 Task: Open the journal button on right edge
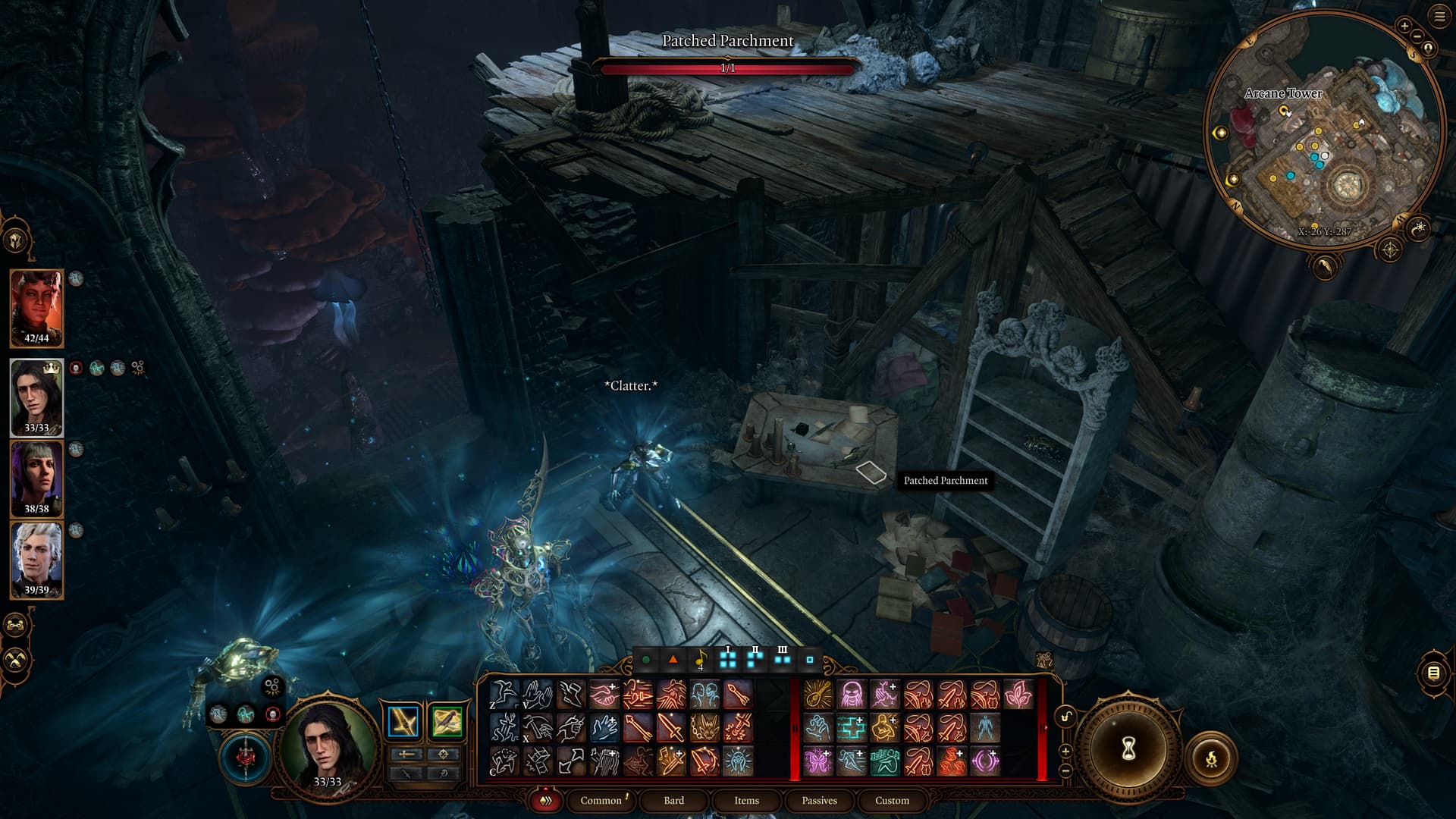click(1432, 673)
